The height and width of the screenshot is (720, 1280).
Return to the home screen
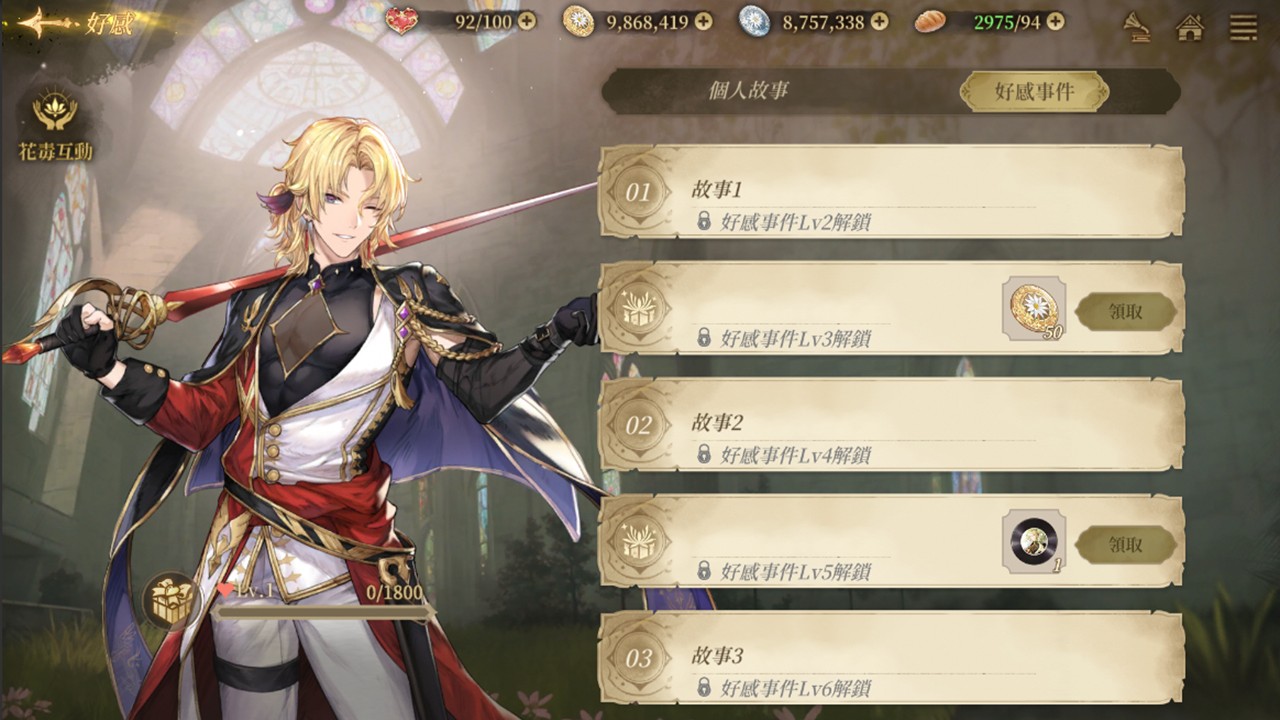click(1190, 26)
